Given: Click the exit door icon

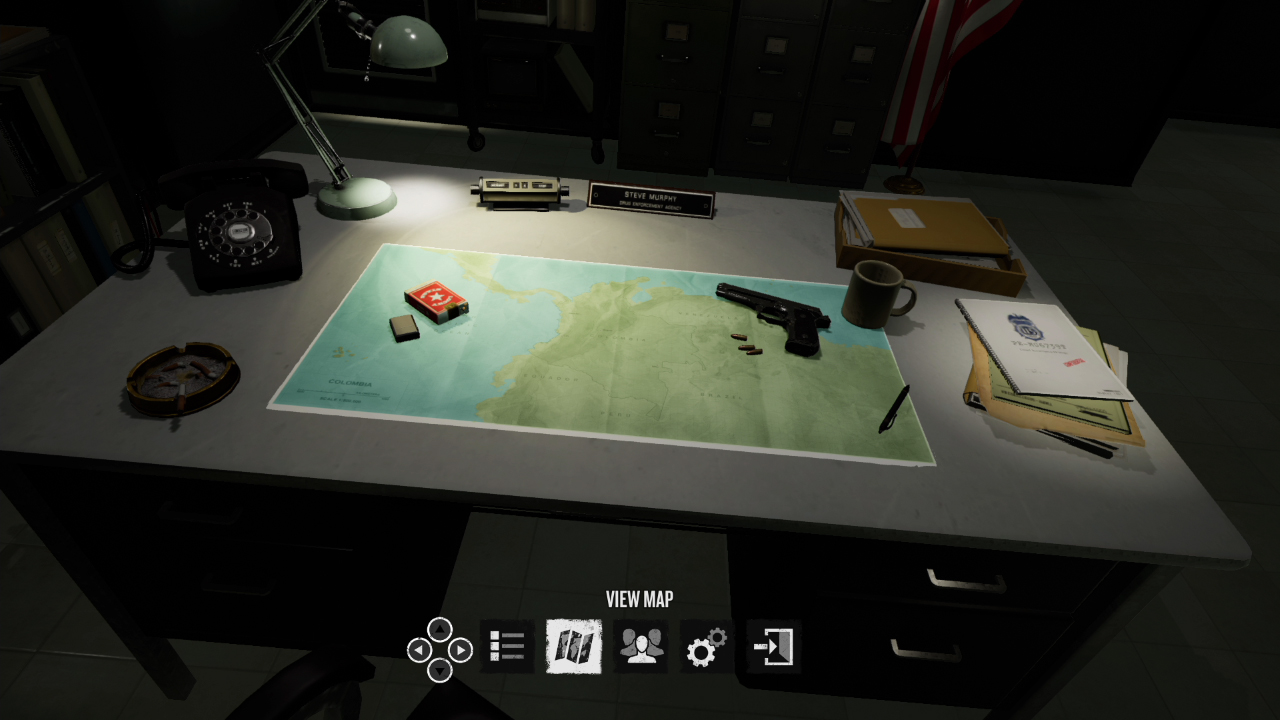Looking at the screenshot, I should (x=770, y=645).
